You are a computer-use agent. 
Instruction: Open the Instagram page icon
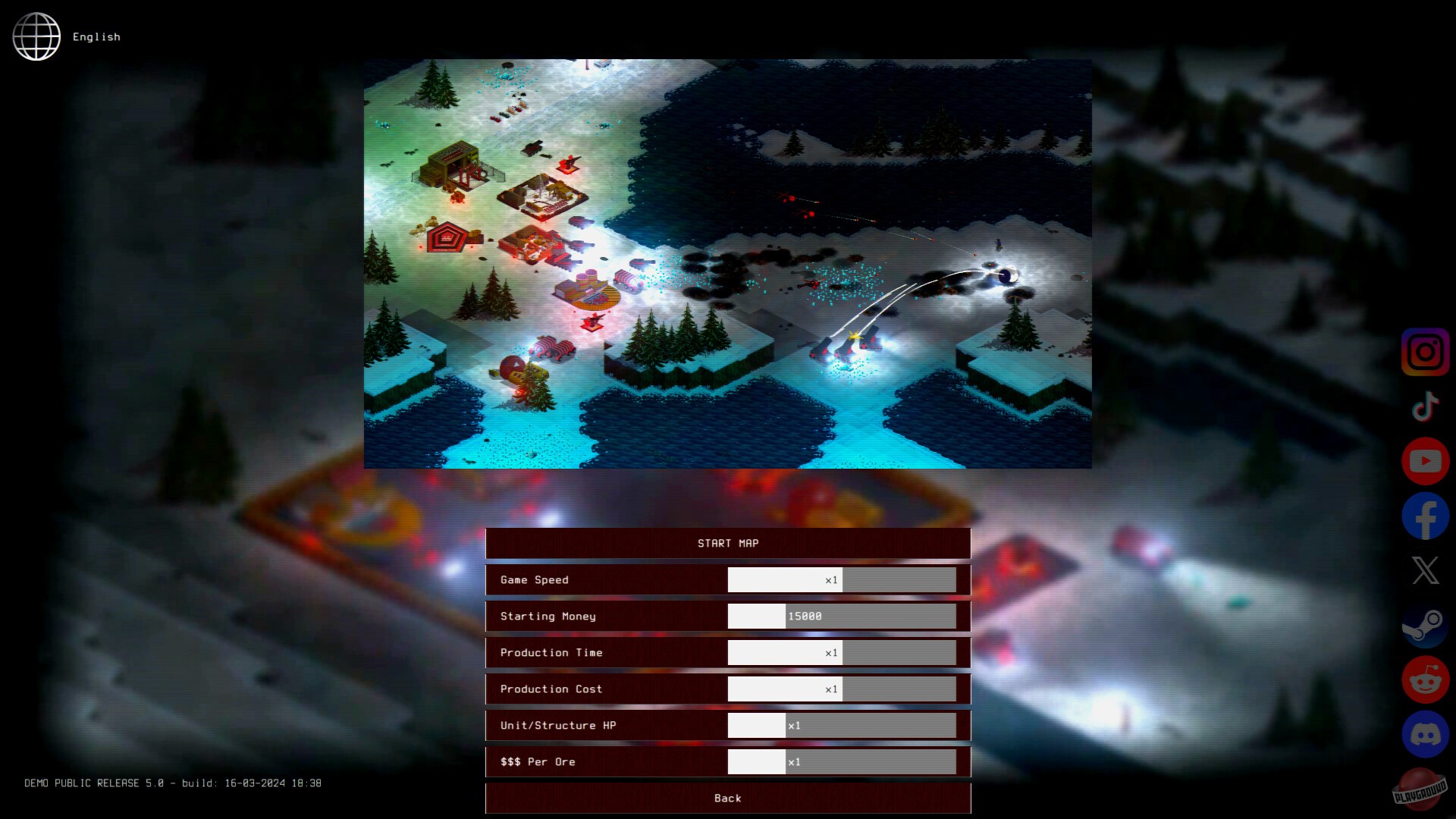[x=1424, y=351]
